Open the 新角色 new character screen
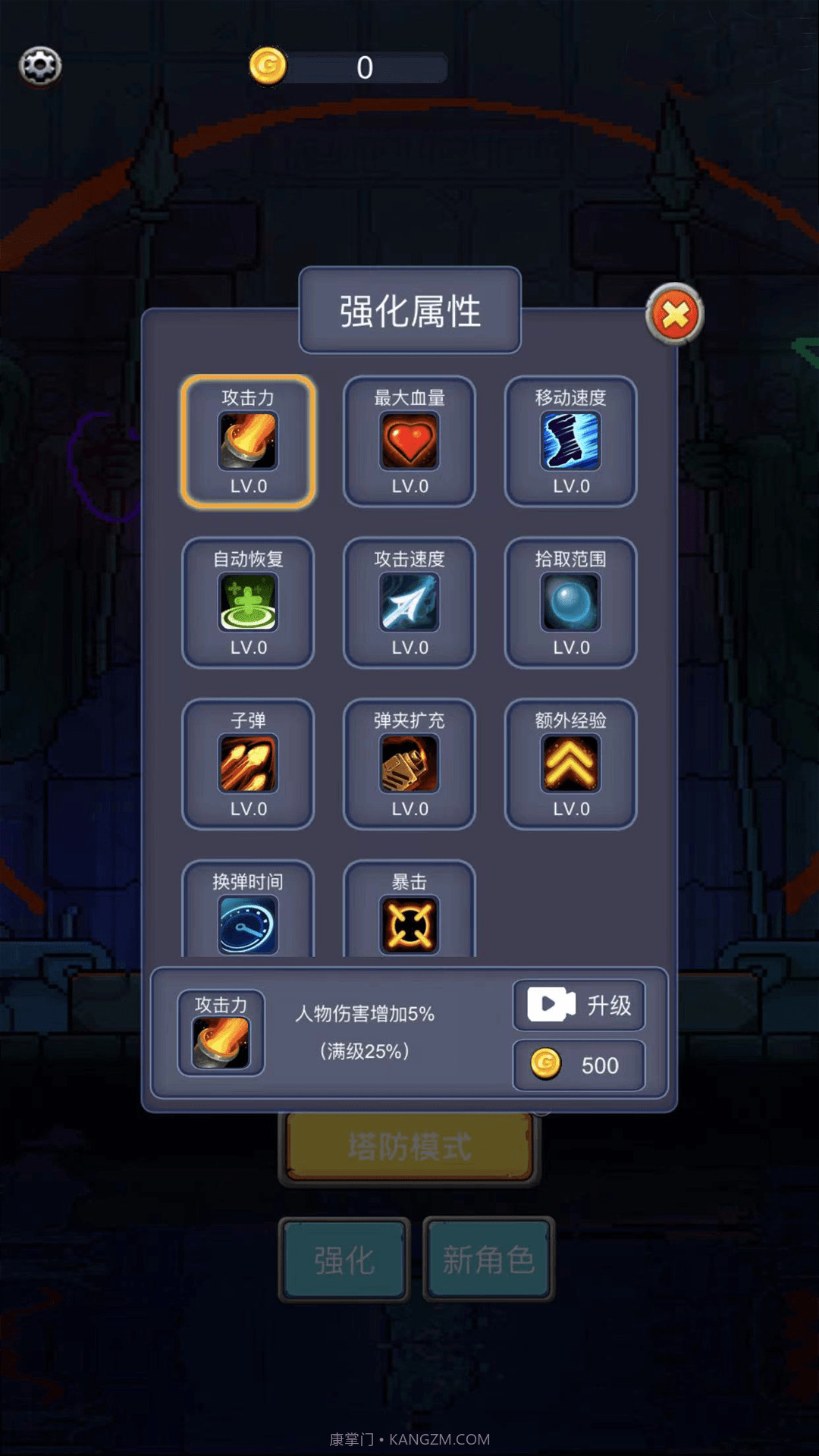This screenshot has height=1456, width=819. [488, 1260]
